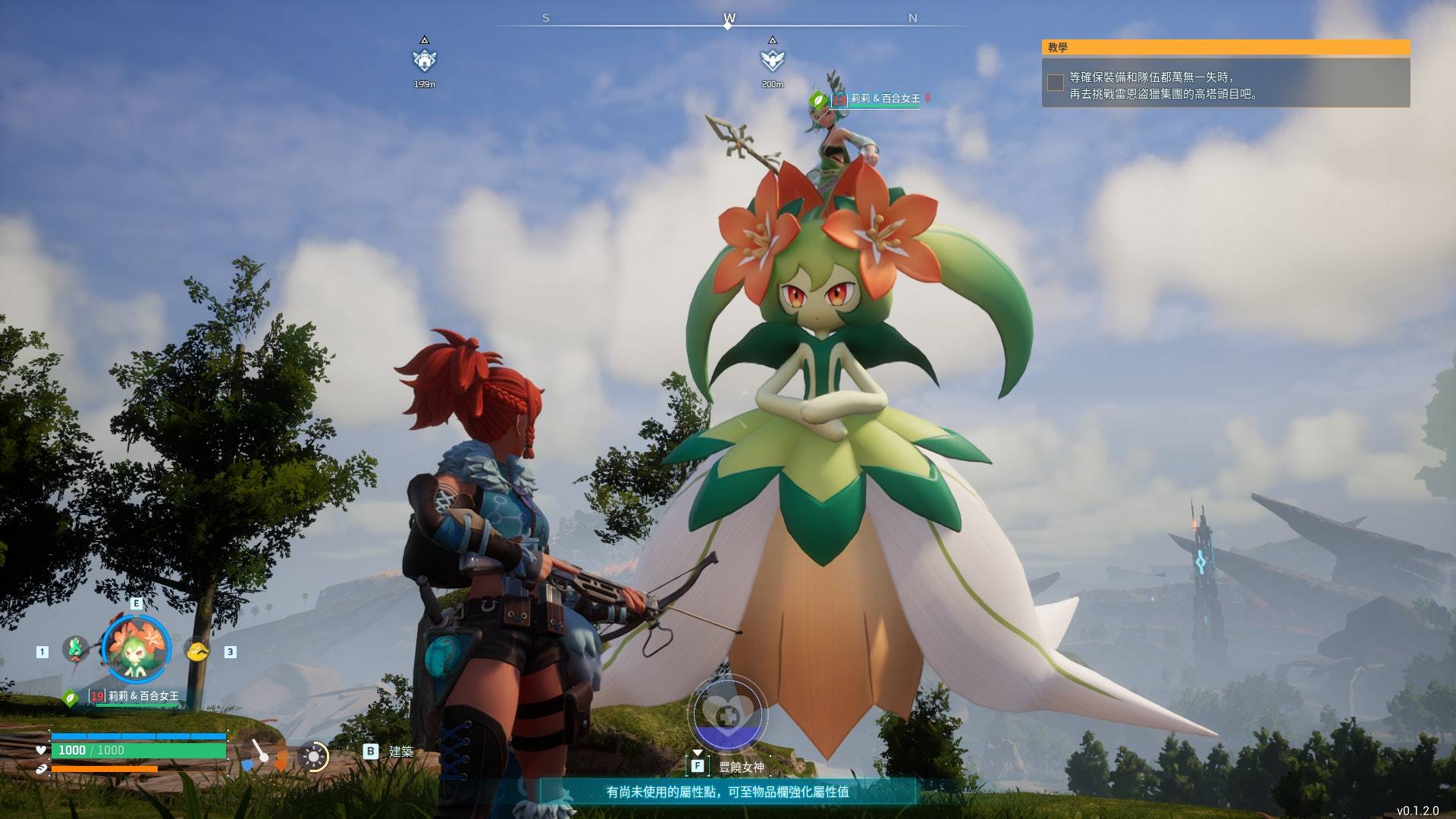Select the winged eagle compass marker at 200m
This screenshot has width=1456, height=819.
(772, 60)
